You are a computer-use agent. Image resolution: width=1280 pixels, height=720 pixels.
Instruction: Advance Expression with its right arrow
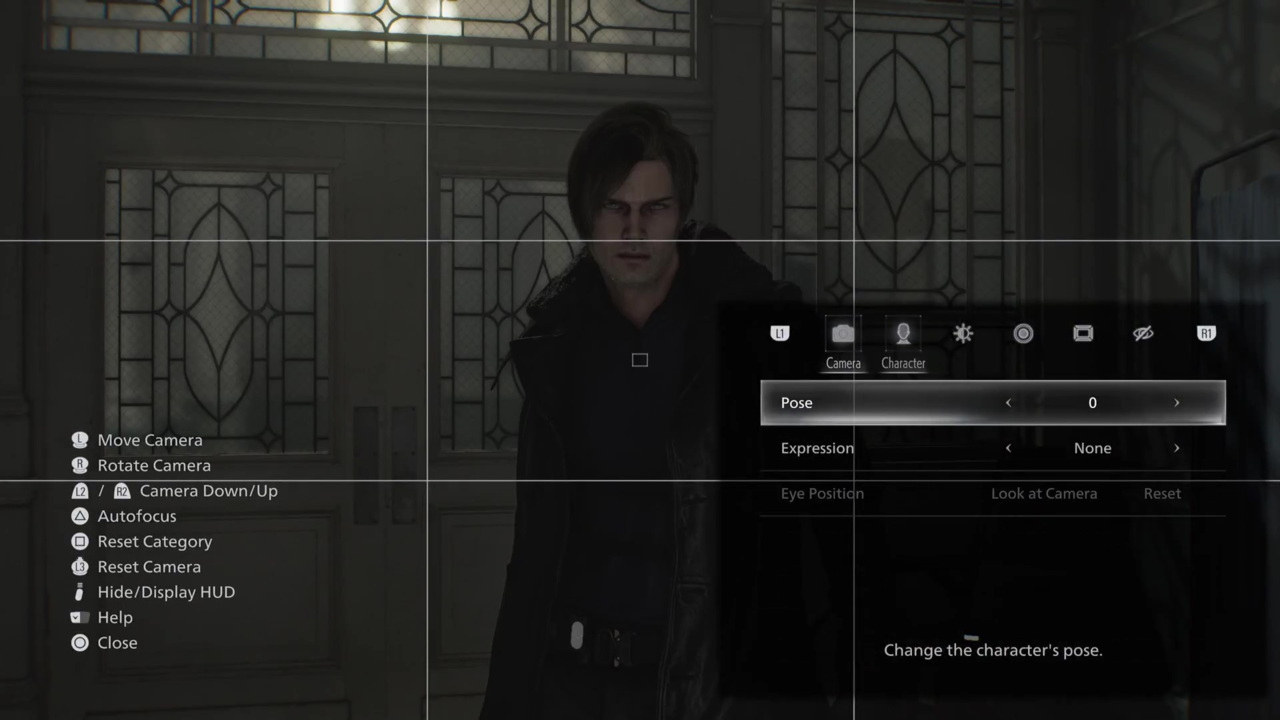pos(1176,448)
